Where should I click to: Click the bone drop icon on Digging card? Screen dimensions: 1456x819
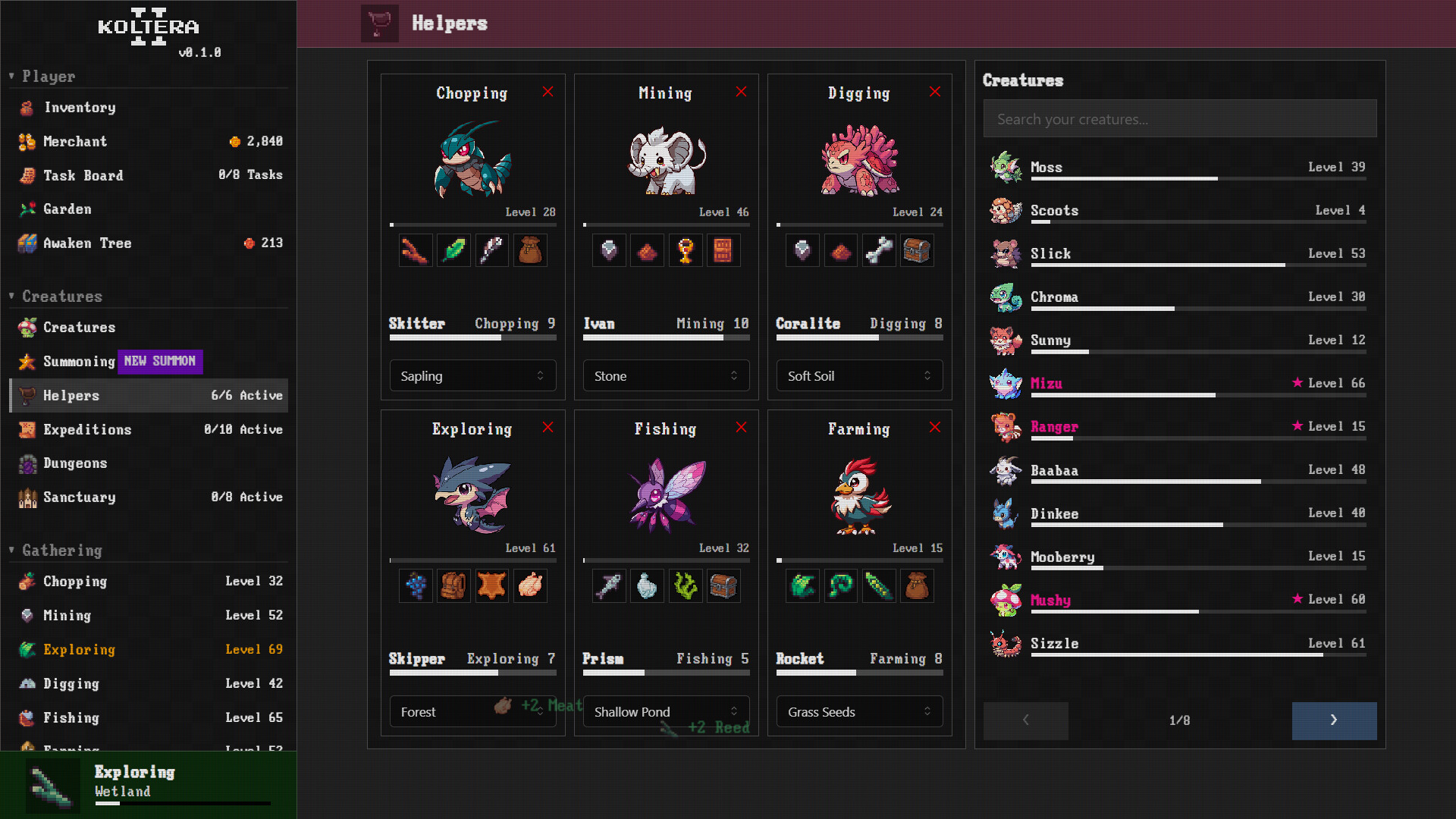(x=879, y=250)
